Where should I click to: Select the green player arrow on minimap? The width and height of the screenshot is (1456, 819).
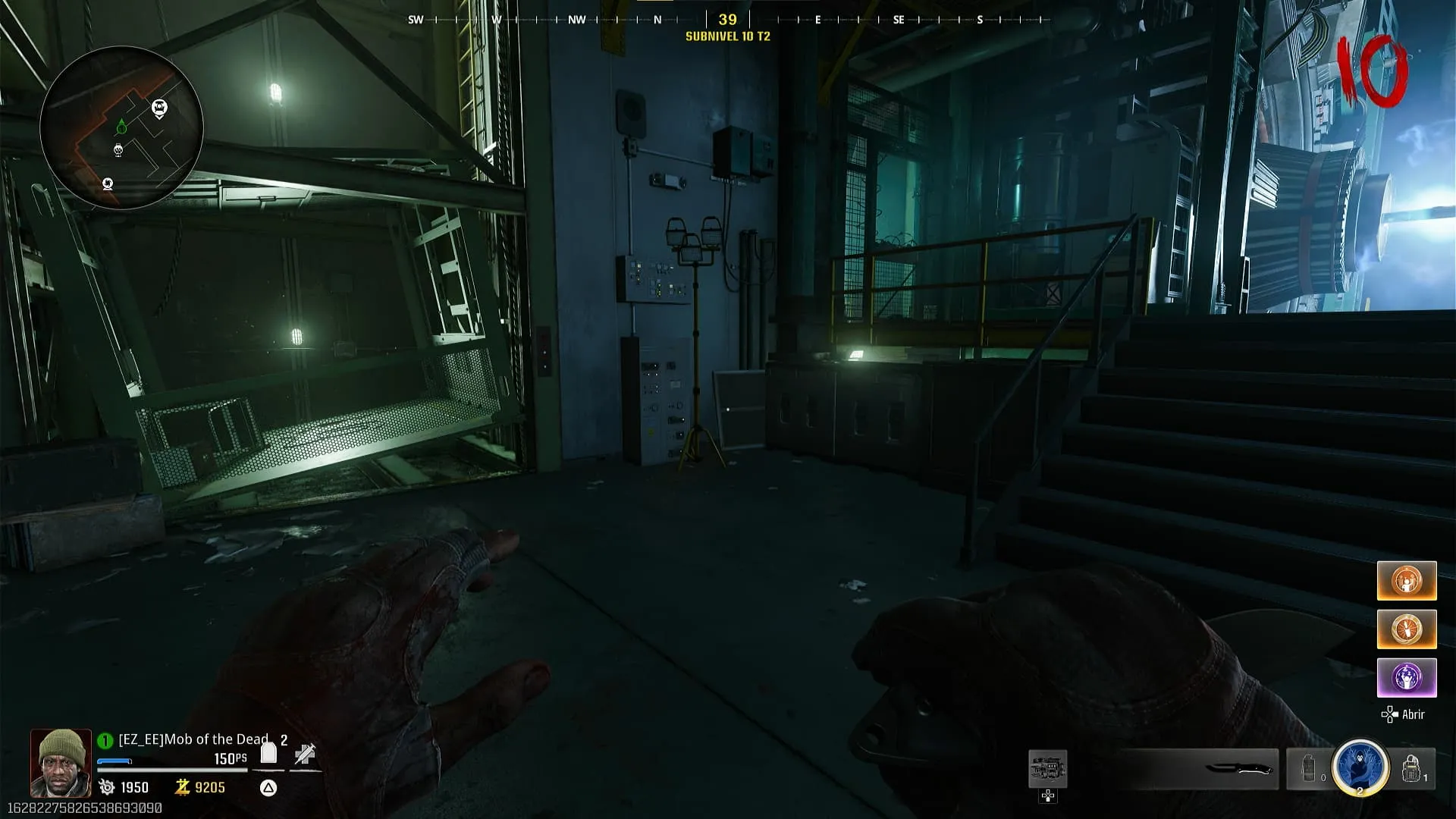[121, 126]
